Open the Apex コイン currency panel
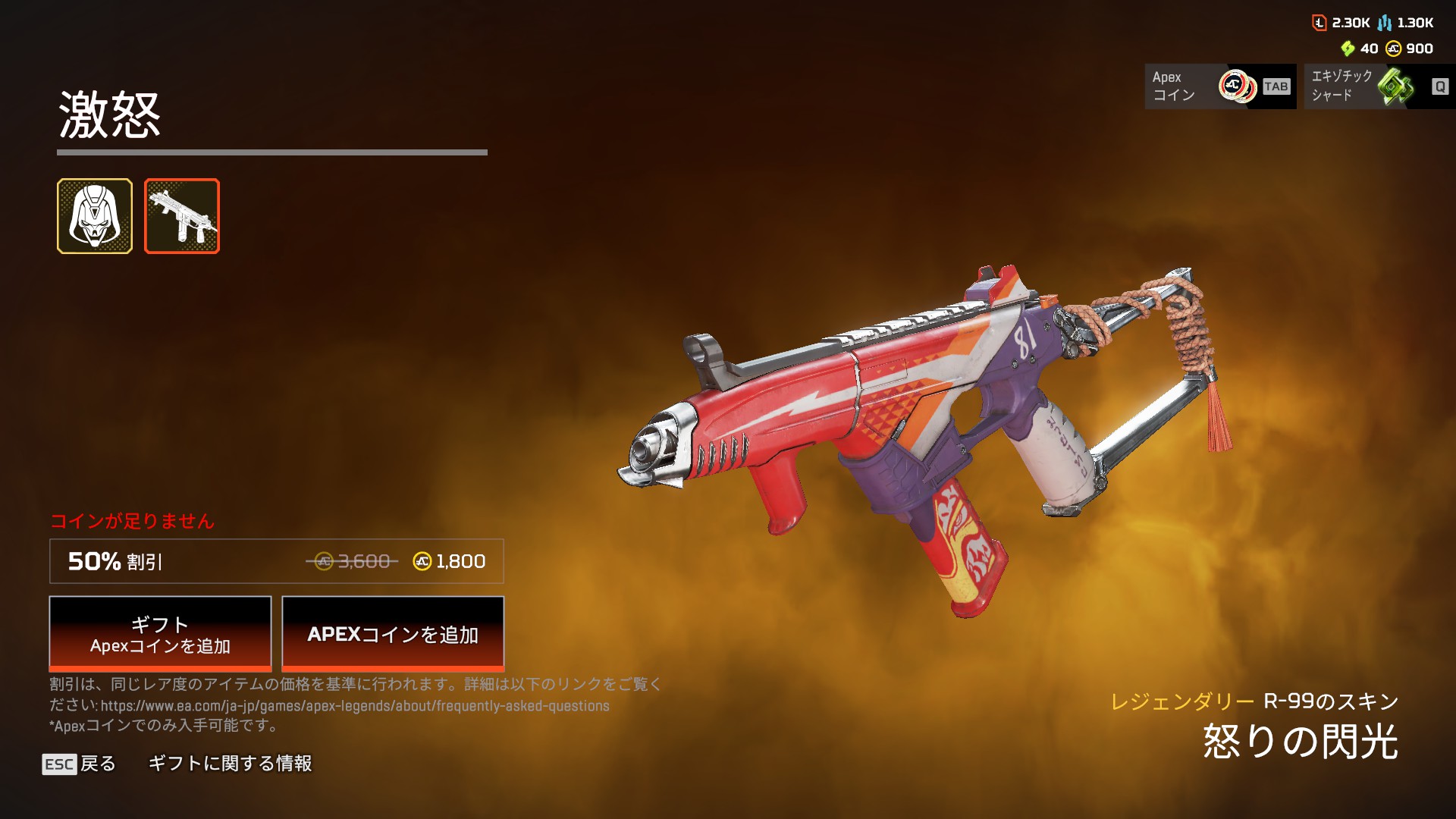Image resolution: width=1456 pixels, height=819 pixels. coord(1220,86)
